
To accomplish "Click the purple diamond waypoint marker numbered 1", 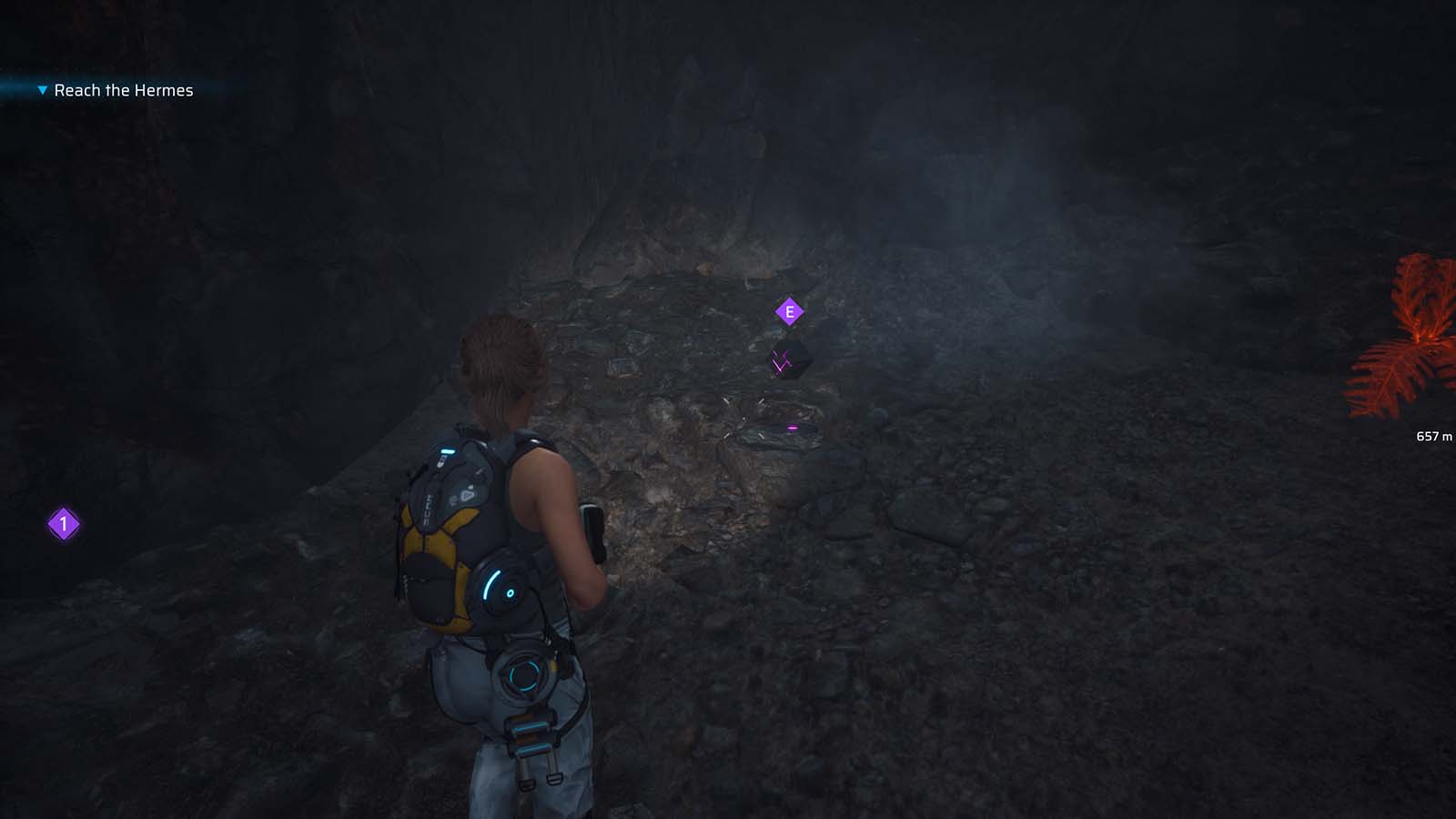I will 63,524.
